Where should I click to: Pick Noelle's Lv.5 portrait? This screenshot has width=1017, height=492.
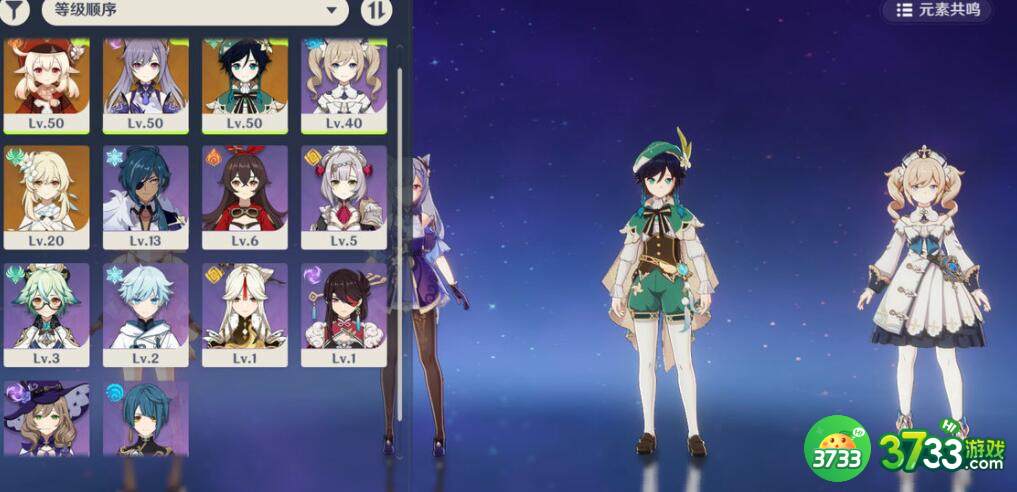[344, 197]
